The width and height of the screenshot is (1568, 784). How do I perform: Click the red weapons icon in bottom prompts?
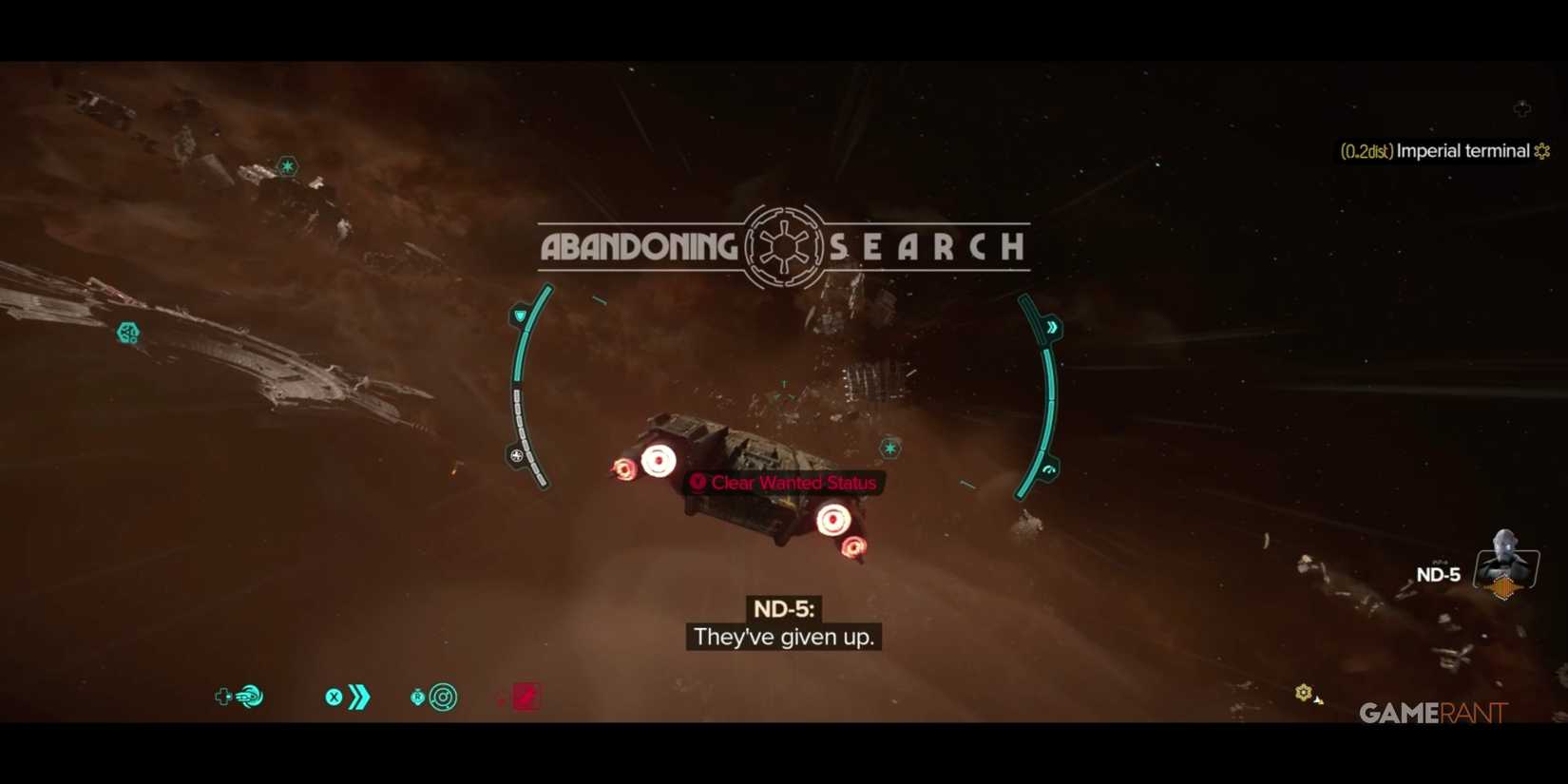pyautogui.click(x=524, y=698)
